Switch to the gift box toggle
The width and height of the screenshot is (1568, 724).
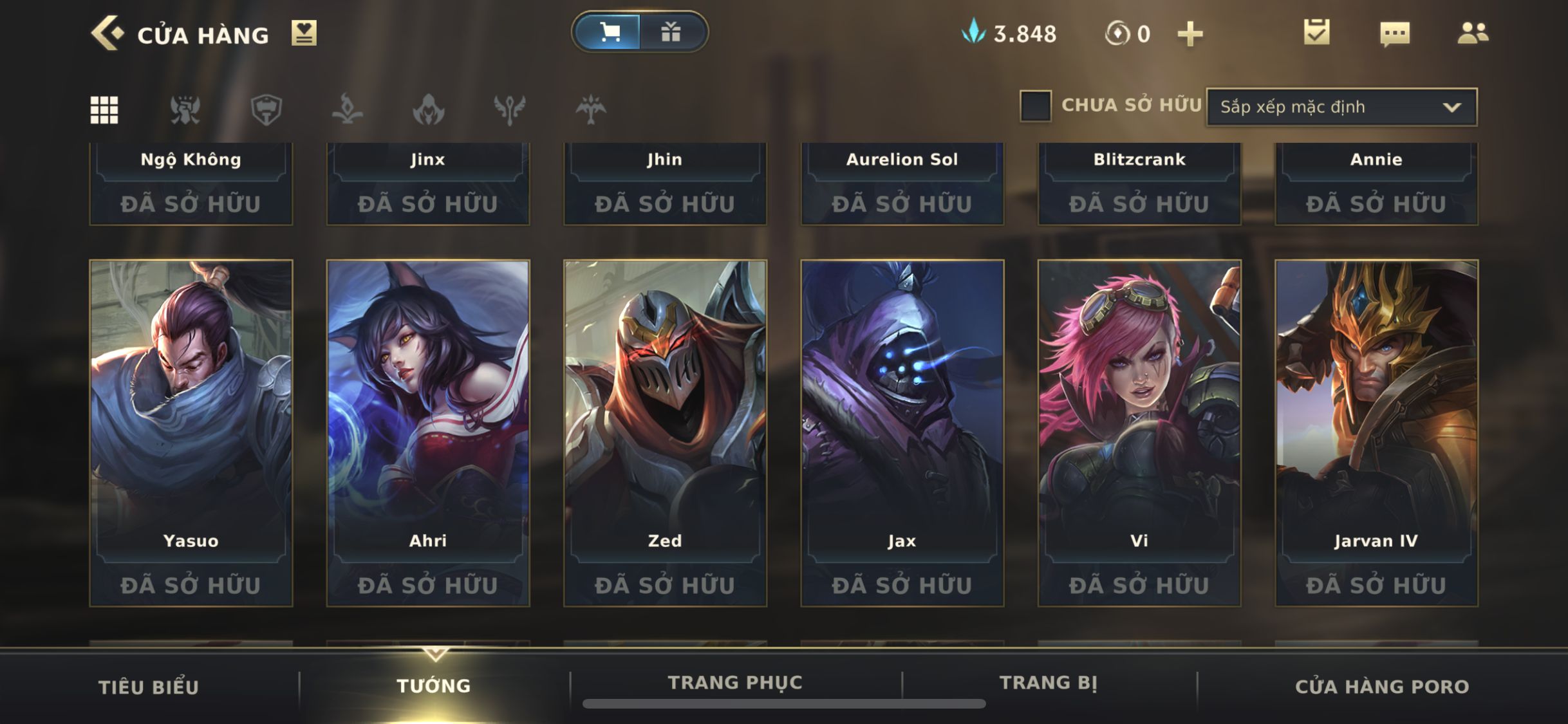(671, 32)
